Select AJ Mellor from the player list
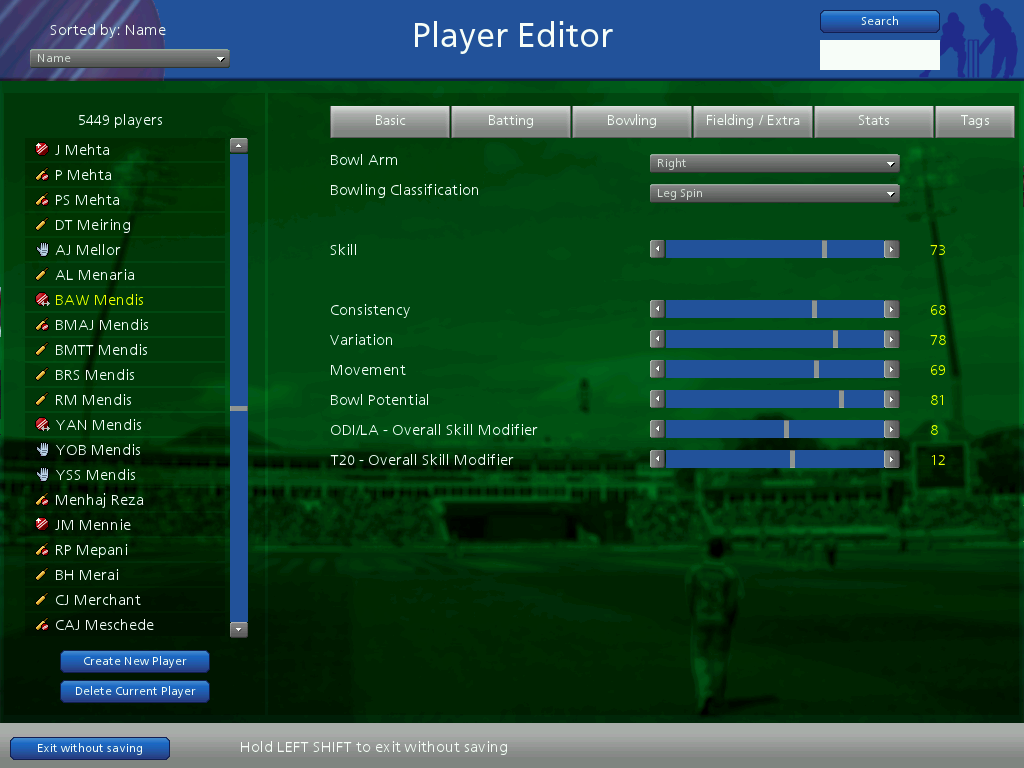Image resolution: width=1024 pixels, height=768 pixels. 88,250
